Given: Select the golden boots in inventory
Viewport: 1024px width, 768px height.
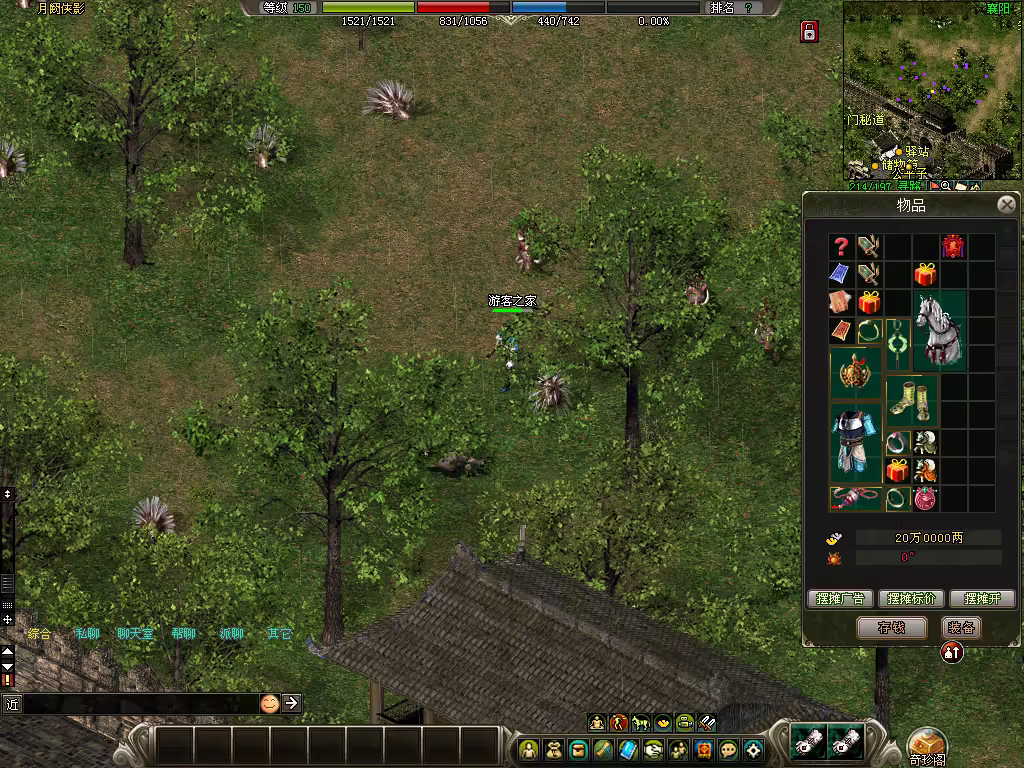Looking at the screenshot, I should (x=911, y=400).
